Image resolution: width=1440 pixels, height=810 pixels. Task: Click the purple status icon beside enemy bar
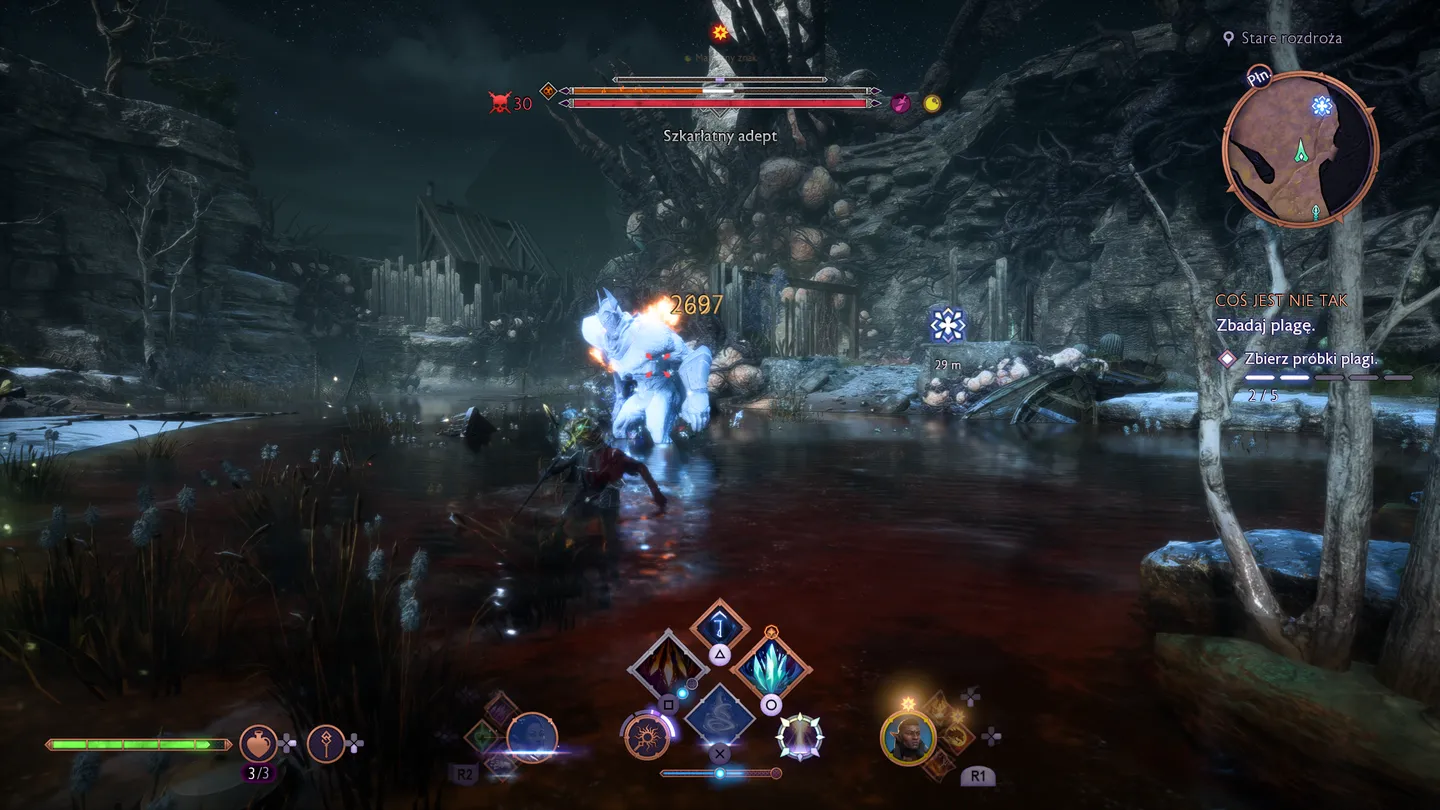901,103
